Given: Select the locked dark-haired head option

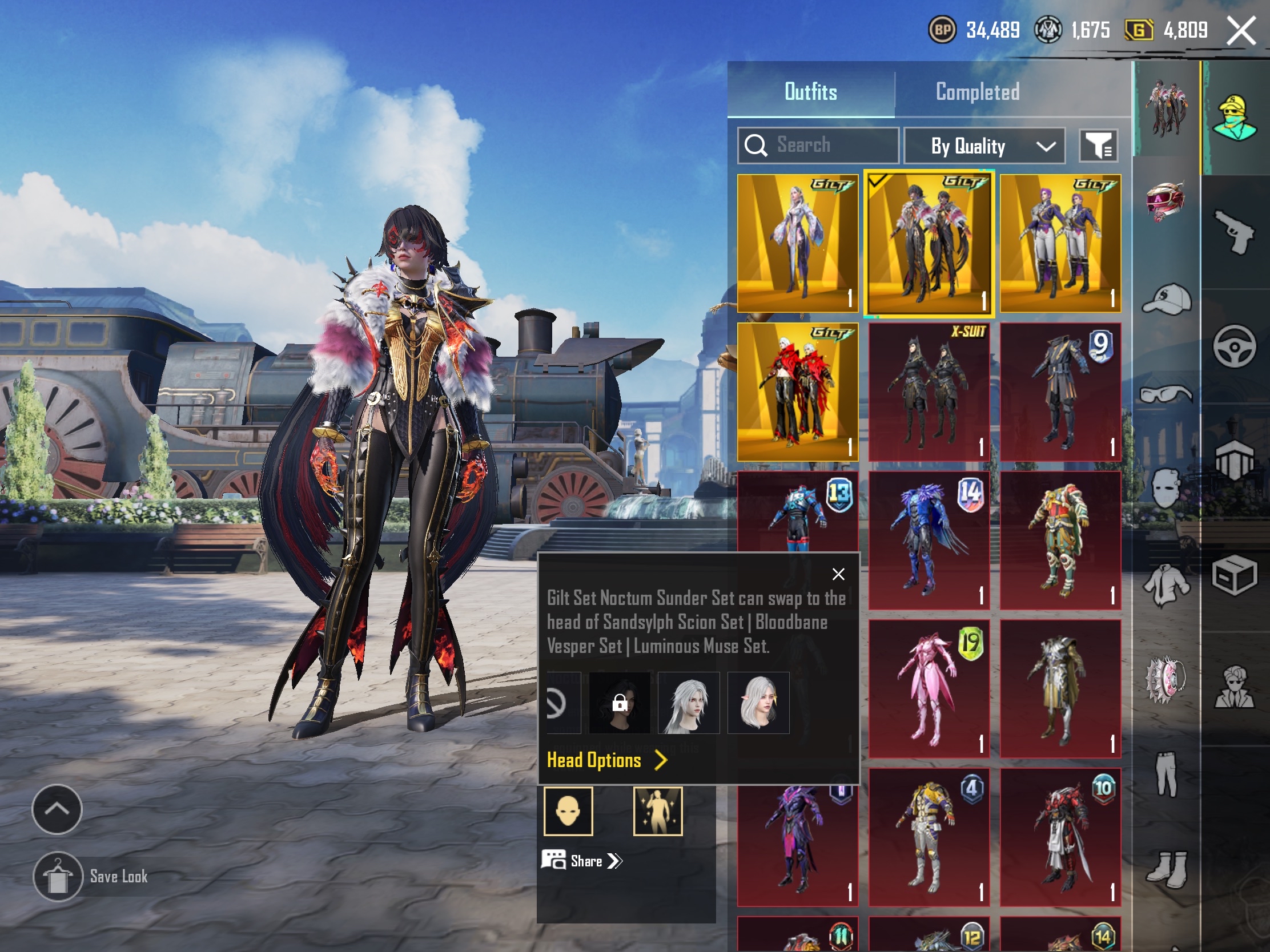Looking at the screenshot, I should point(620,703).
